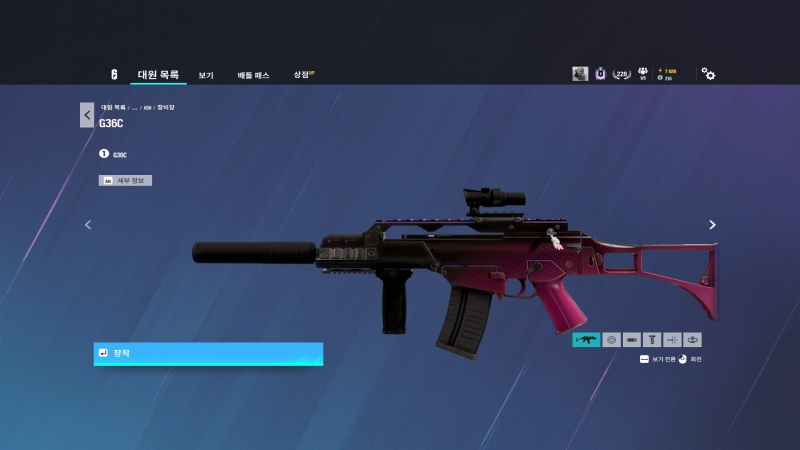Viewport: 800px width, 450px height.
Task: Select the laser underbarrel category icon
Action: [672, 340]
